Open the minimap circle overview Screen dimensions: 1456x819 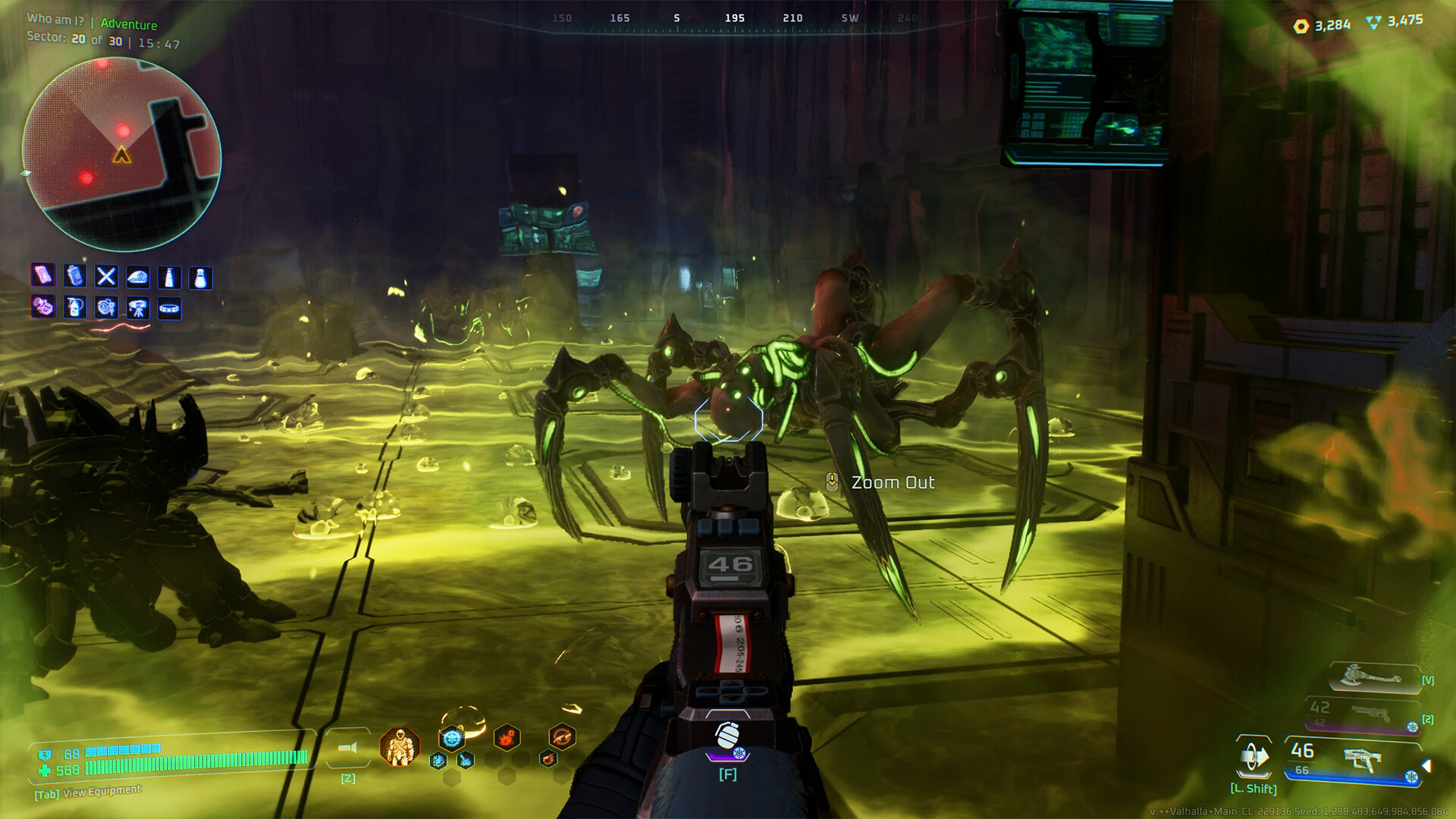point(124,140)
